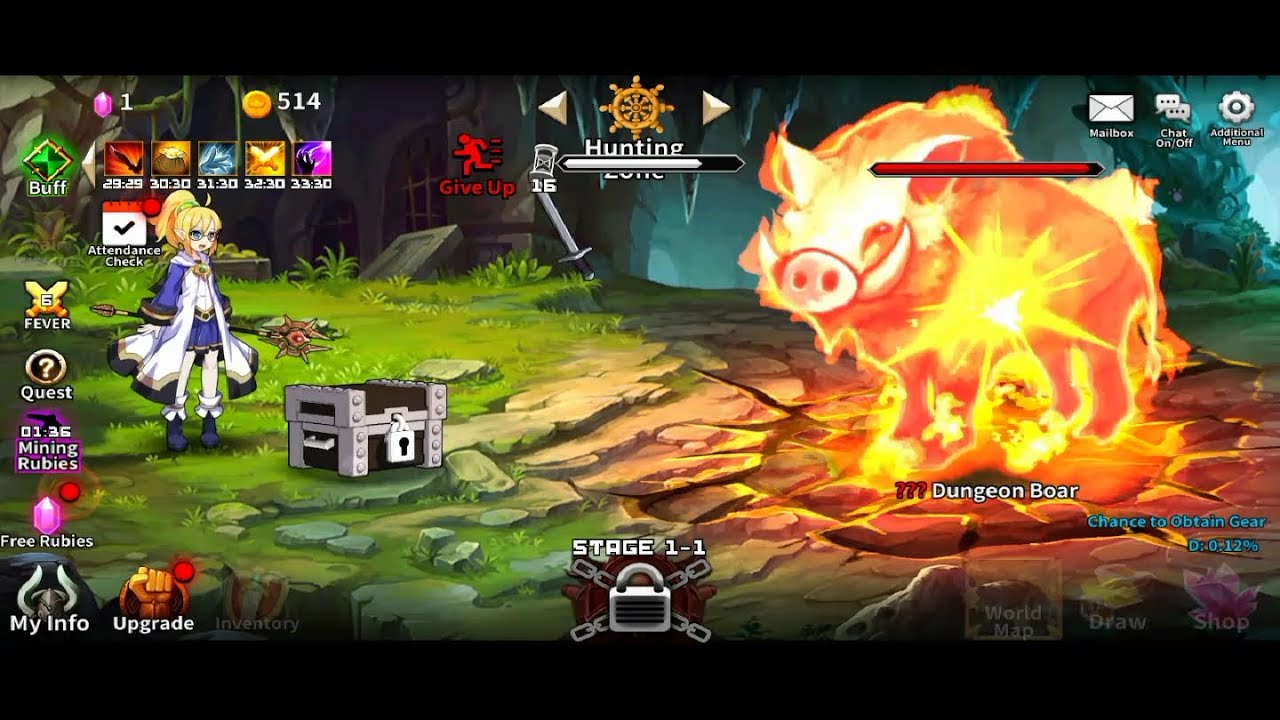Open the Mailbox
The image size is (1280, 720).
1110,114
